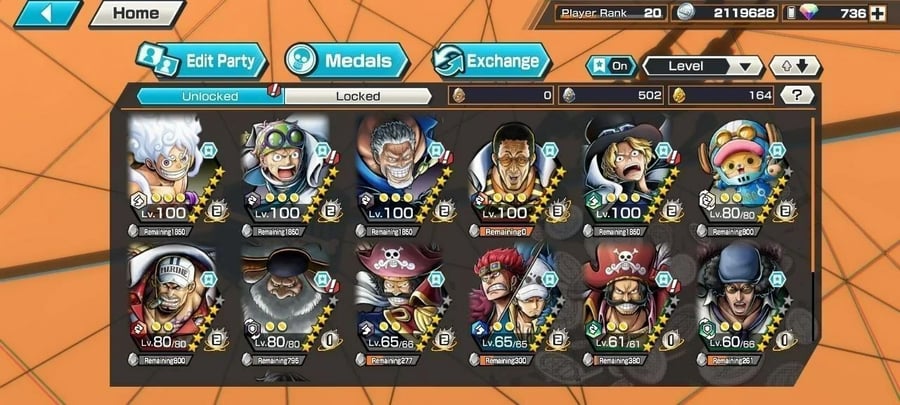Open the Edit Party screen

click(203, 60)
